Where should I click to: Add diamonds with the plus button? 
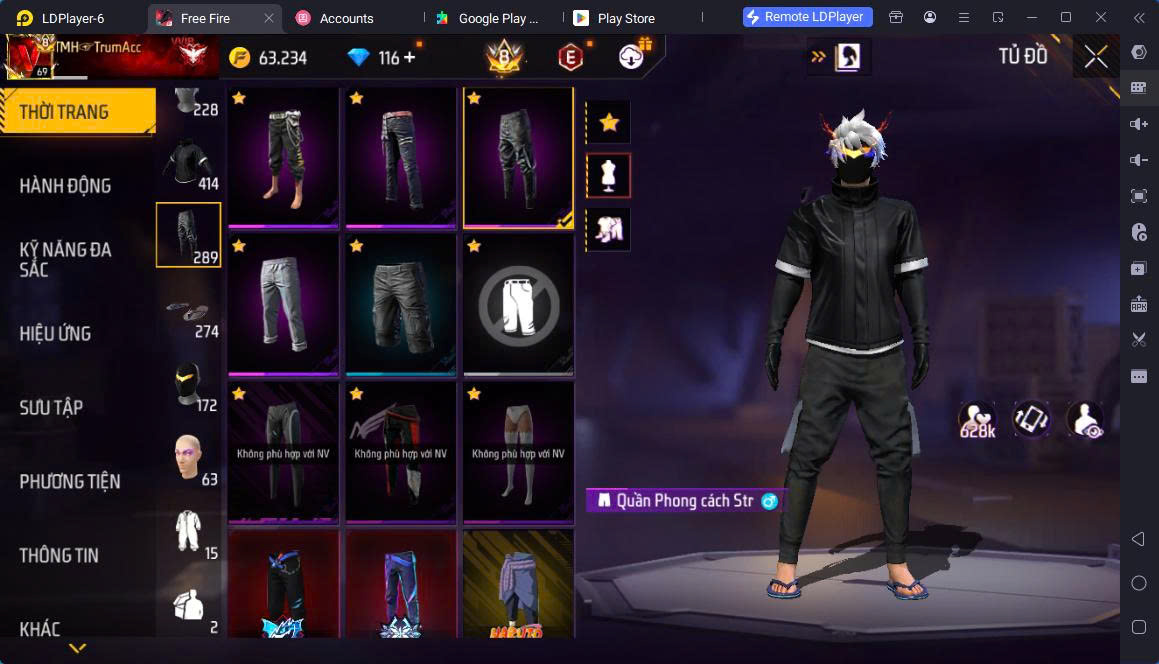click(409, 58)
